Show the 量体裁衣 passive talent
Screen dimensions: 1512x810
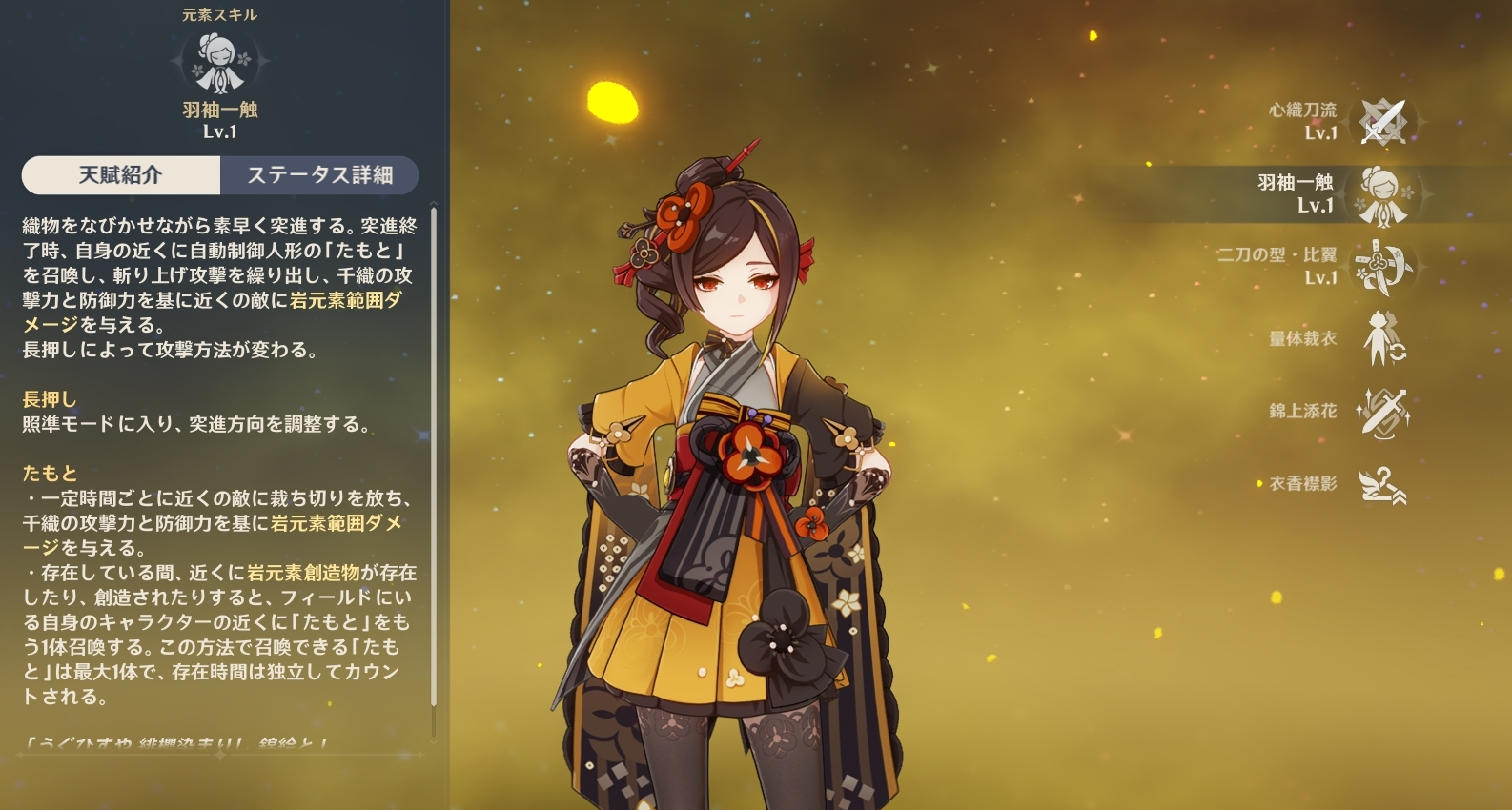(x=1381, y=339)
